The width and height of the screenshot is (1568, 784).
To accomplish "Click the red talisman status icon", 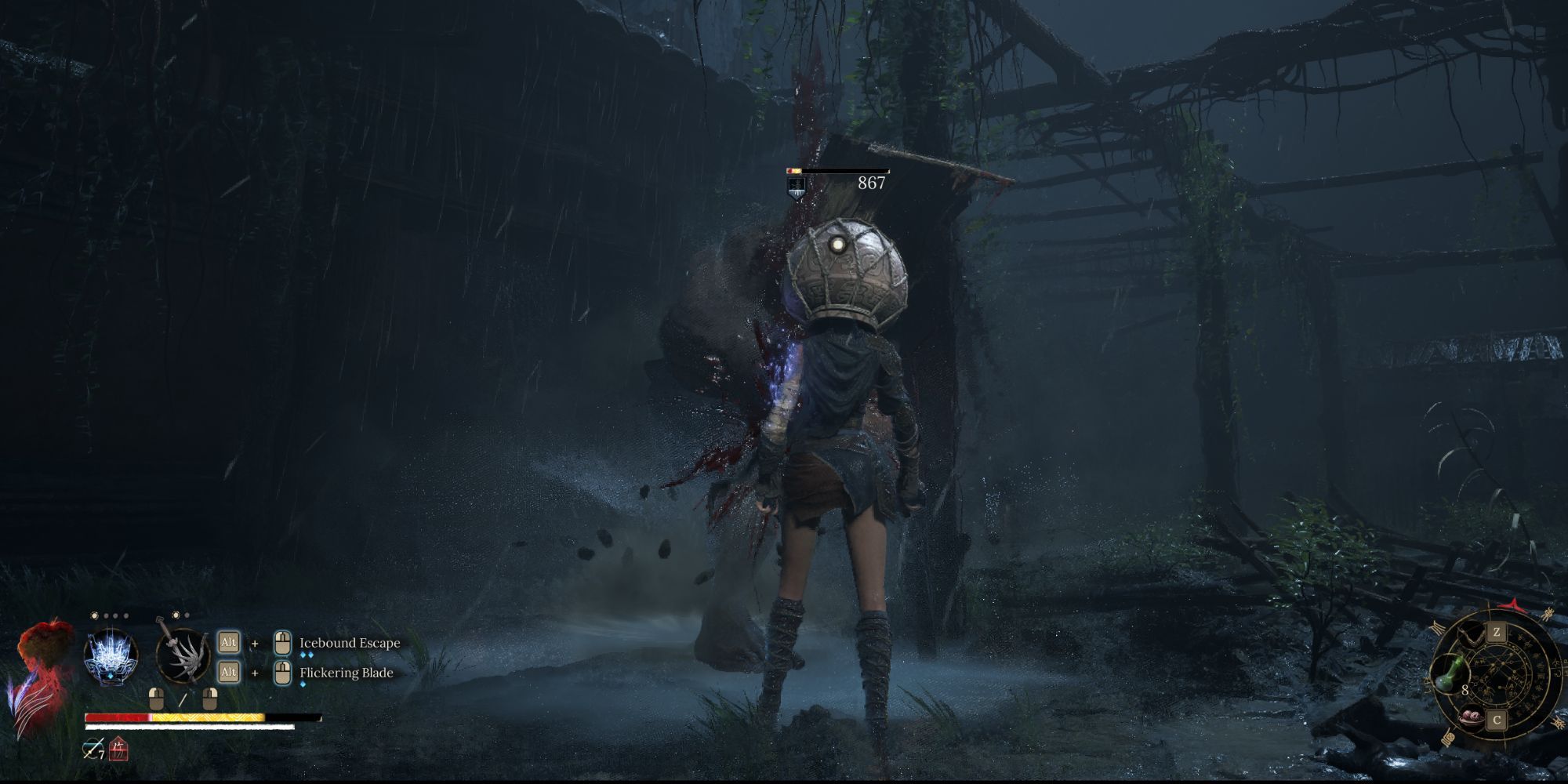I will click(x=118, y=750).
